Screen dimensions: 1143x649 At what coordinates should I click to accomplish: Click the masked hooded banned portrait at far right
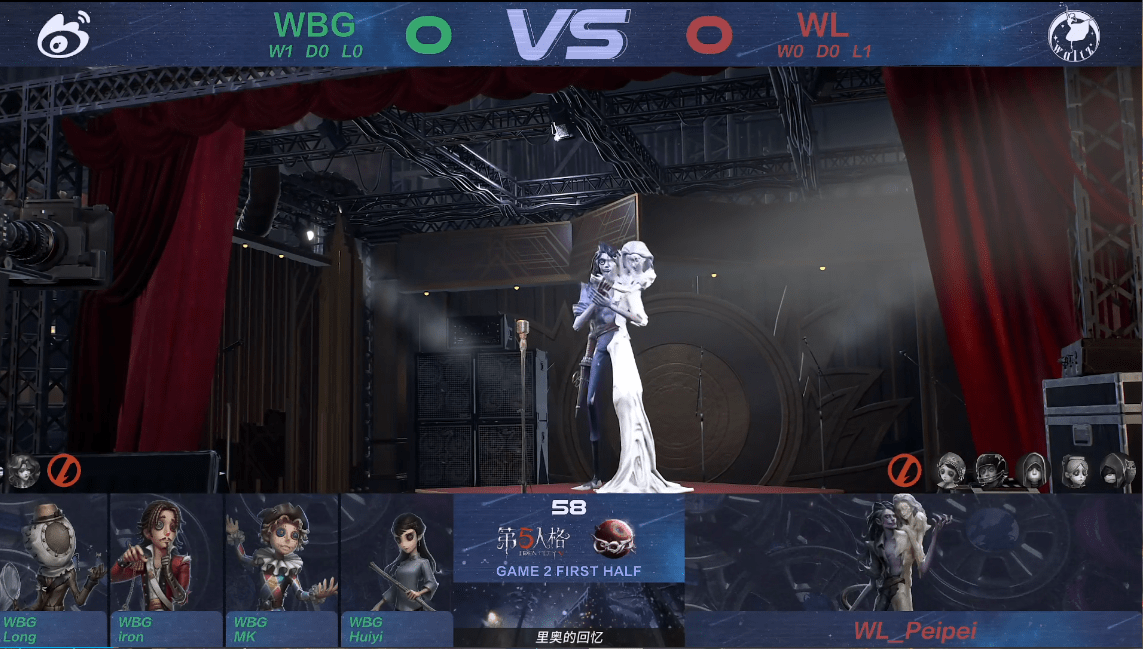point(1114,469)
